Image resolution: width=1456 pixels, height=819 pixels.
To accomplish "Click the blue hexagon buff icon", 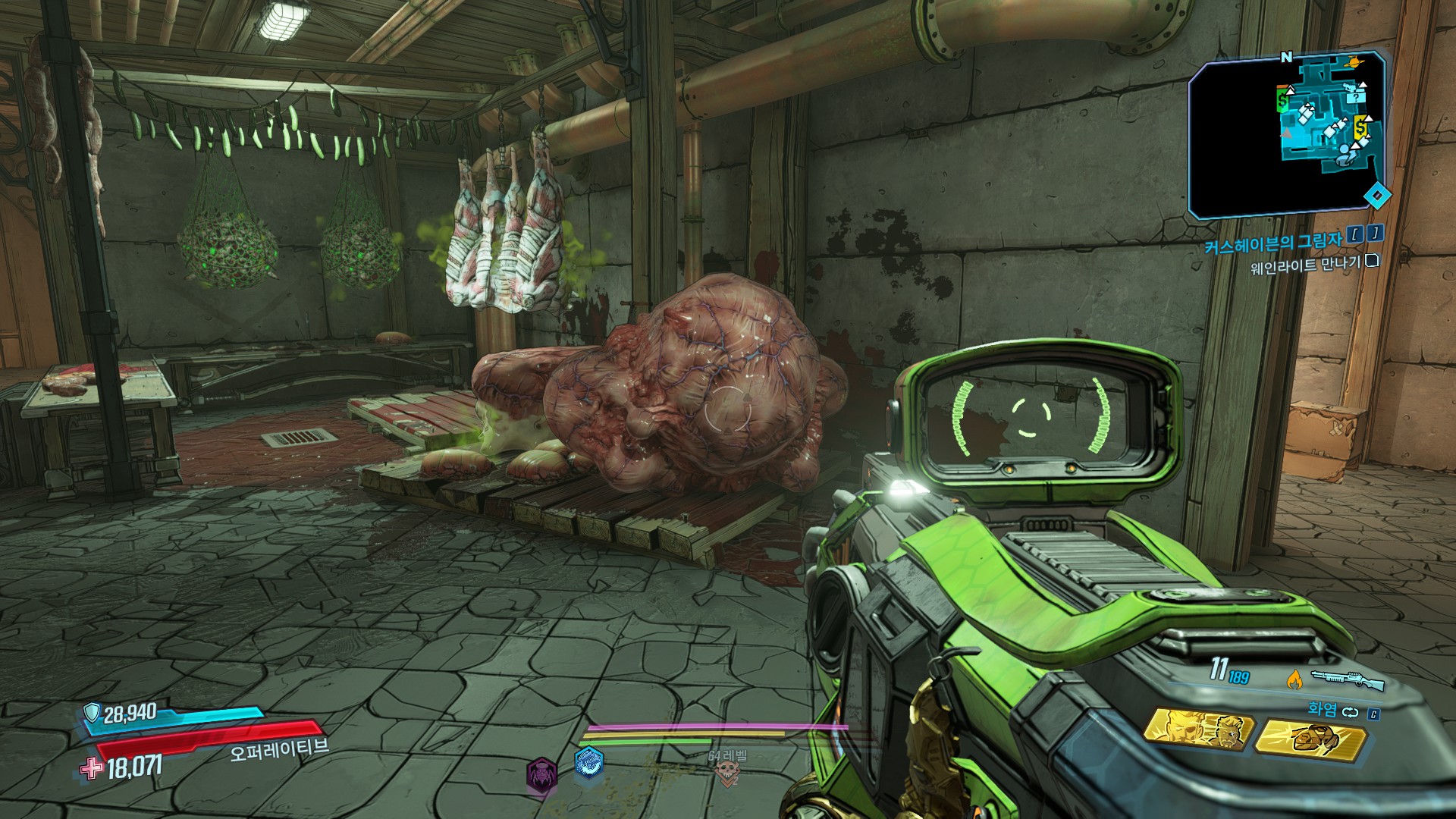I will pos(588,763).
